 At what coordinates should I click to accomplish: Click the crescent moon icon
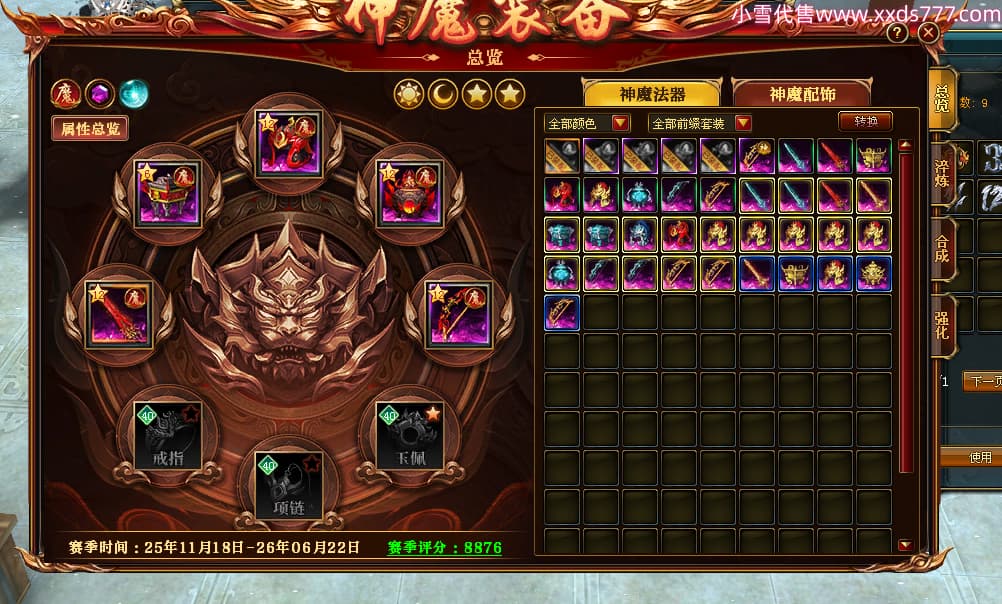443,94
